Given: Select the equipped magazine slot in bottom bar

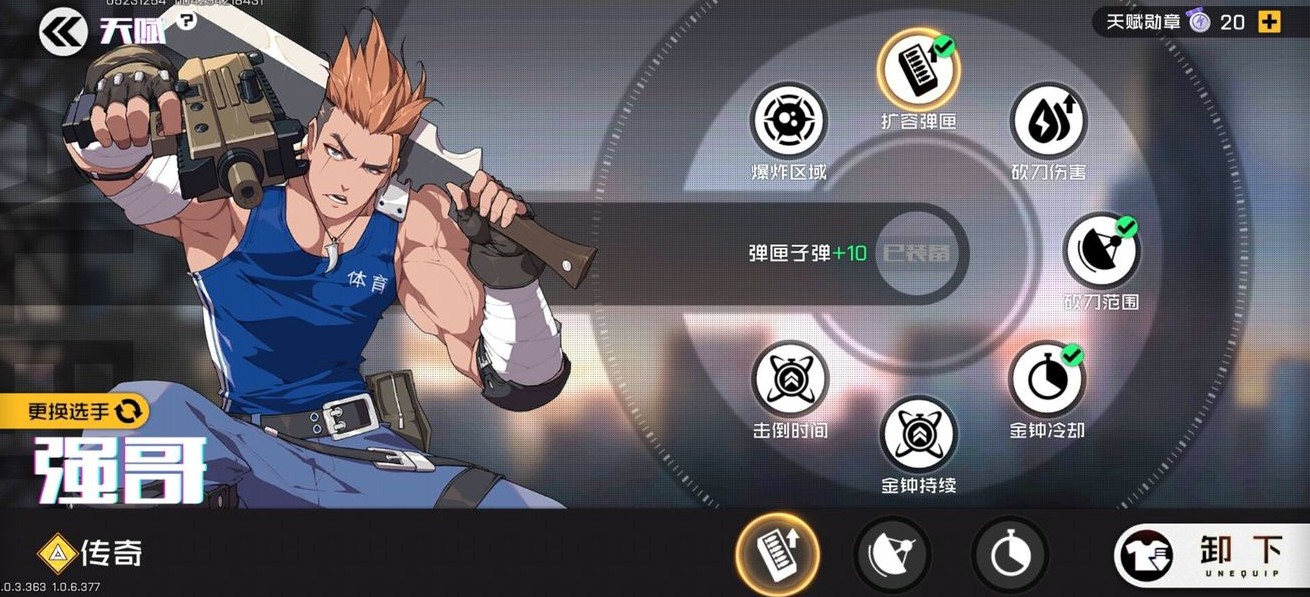Looking at the screenshot, I should [777, 553].
